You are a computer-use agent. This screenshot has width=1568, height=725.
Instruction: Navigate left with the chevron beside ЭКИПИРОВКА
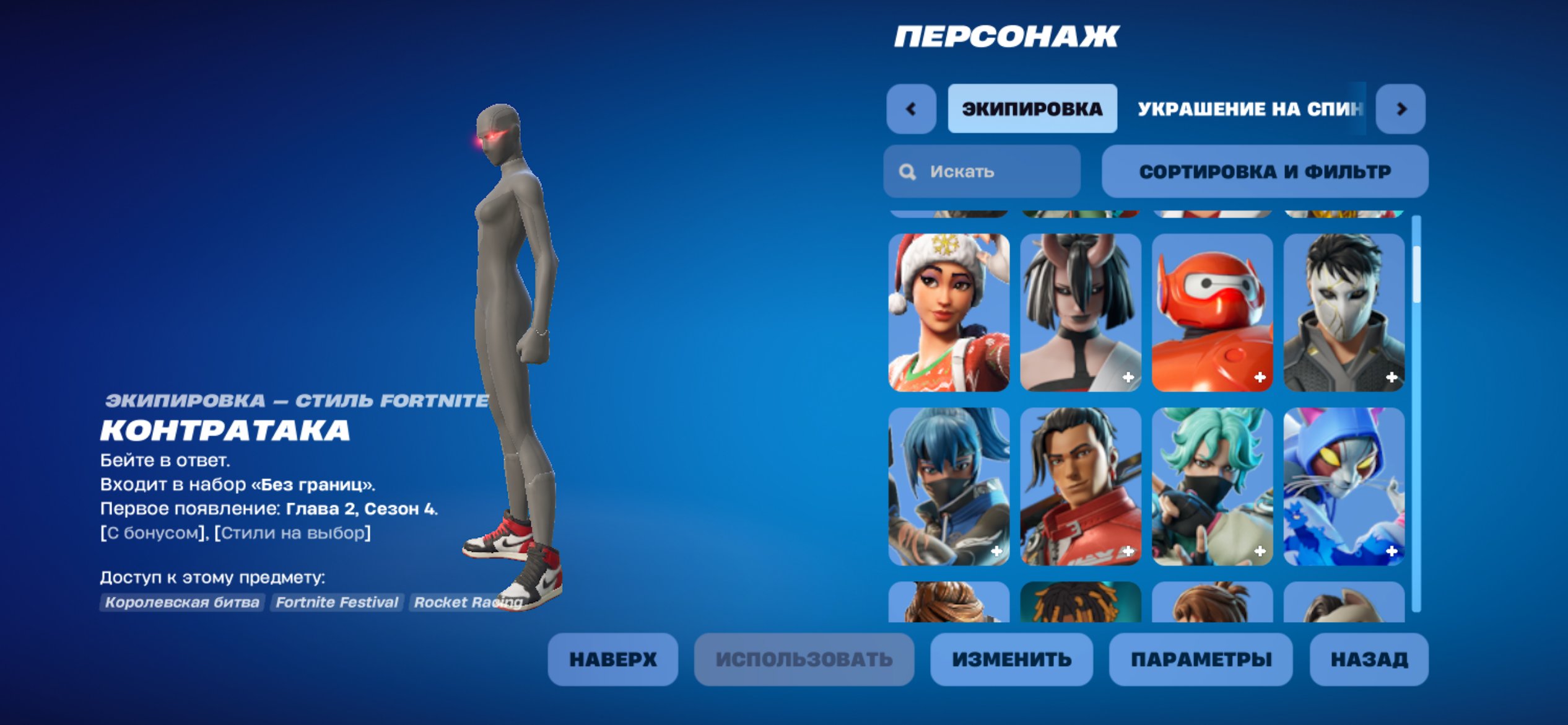click(910, 109)
